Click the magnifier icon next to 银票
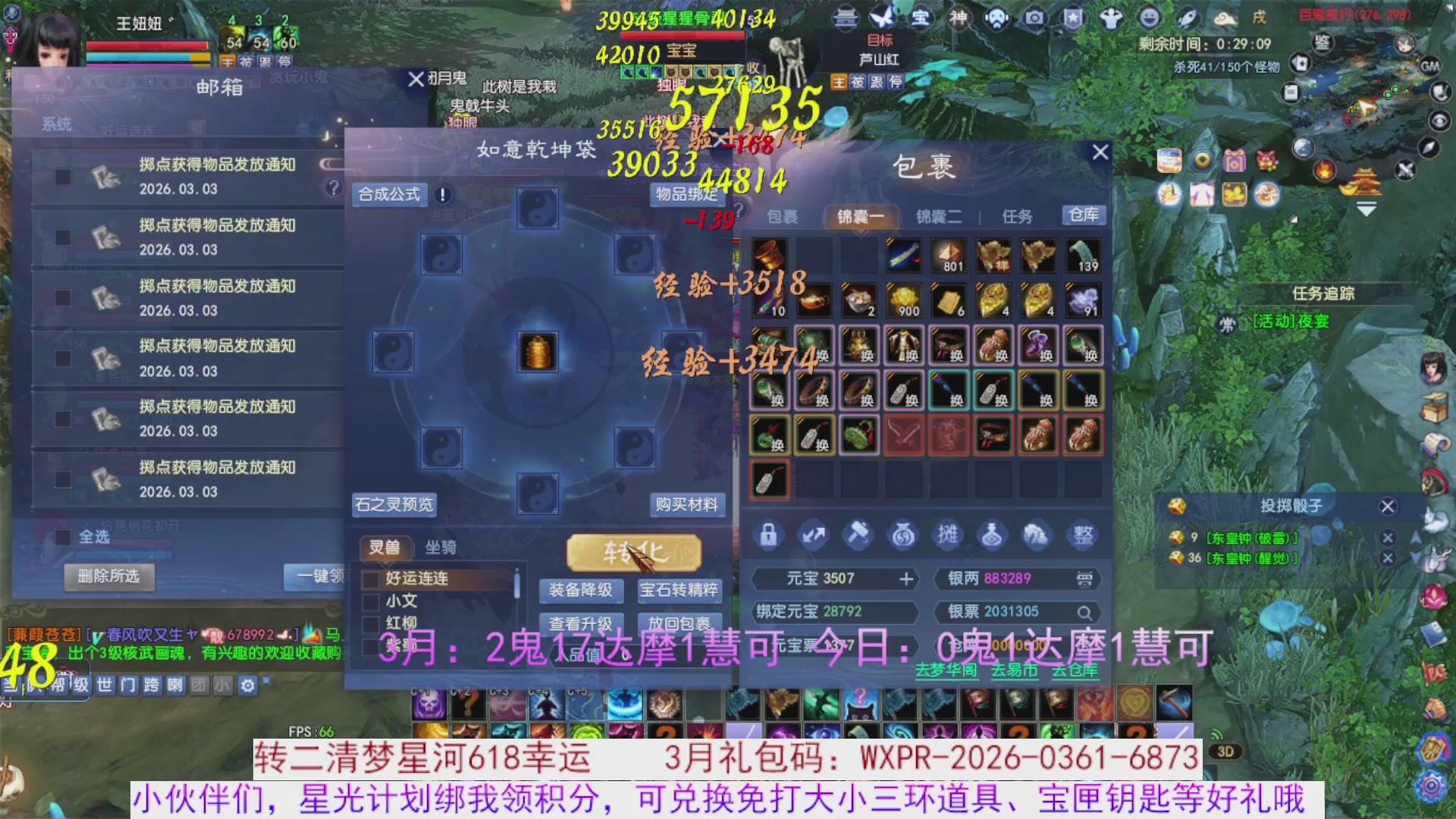This screenshot has height=819, width=1456. (x=1084, y=612)
